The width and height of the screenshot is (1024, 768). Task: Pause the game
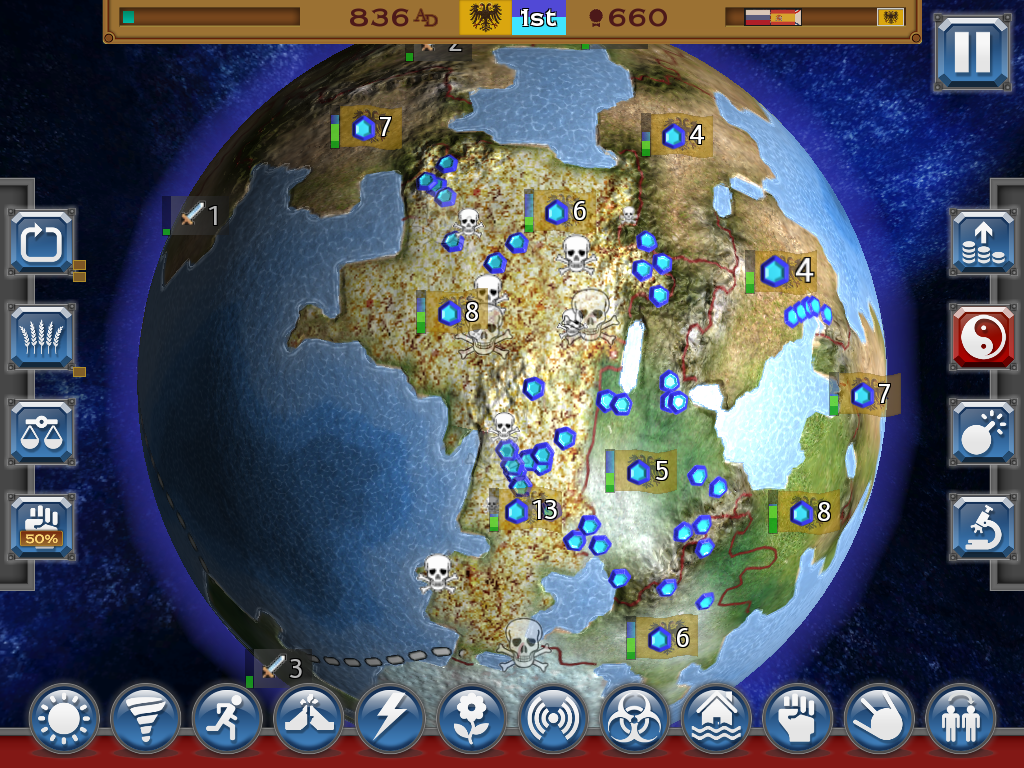point(972,53)
